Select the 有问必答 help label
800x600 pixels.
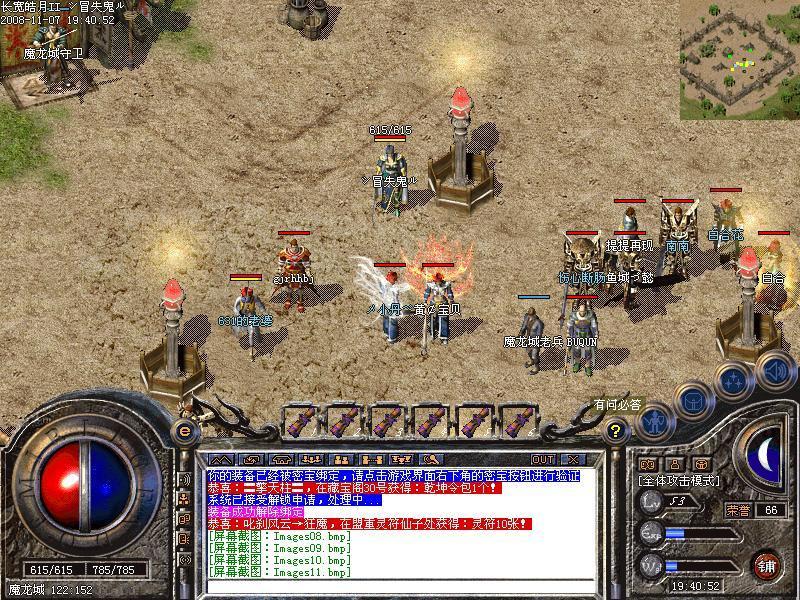point(618,405)
